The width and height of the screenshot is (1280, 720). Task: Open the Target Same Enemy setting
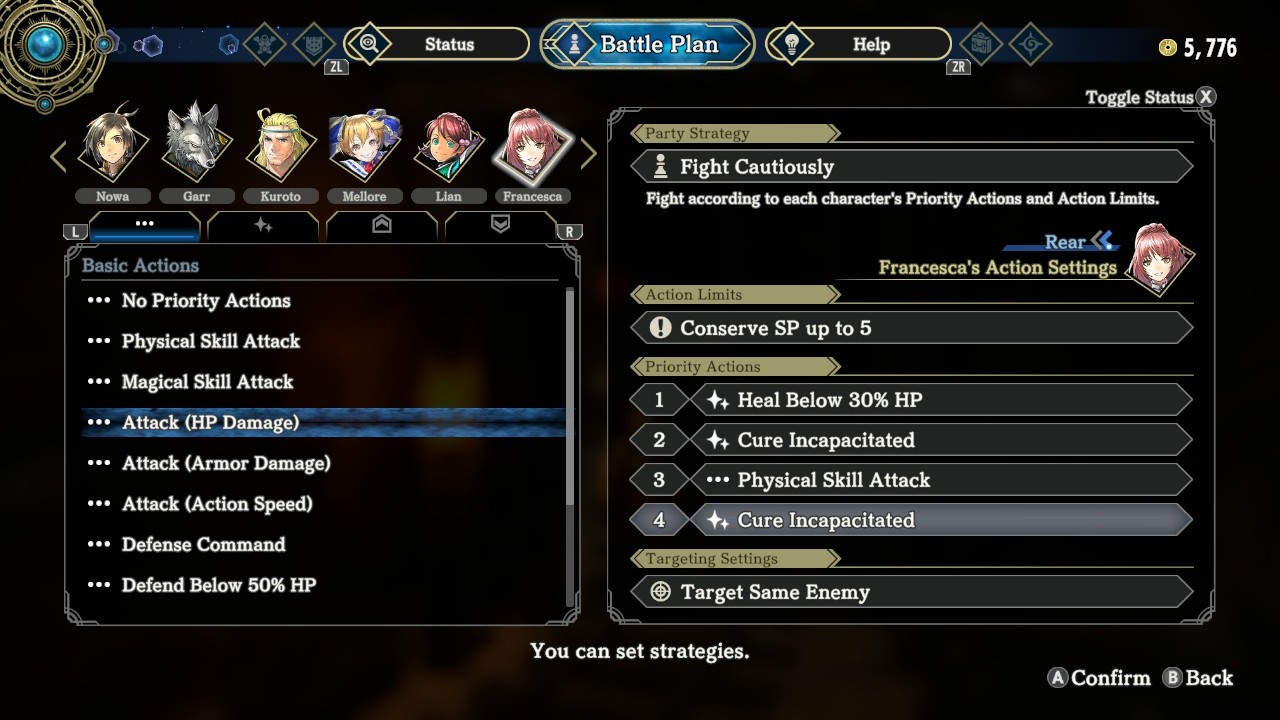[x=910, y=592]
